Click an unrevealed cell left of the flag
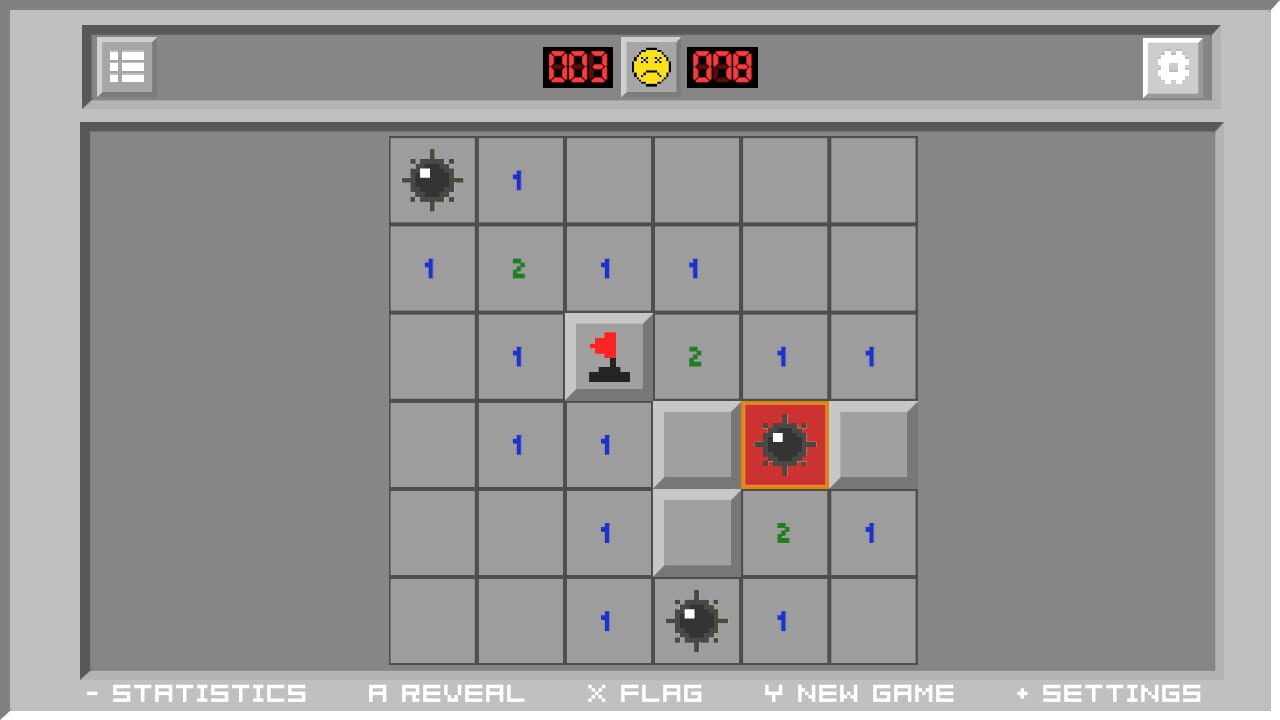This screenshot has width=1280, height=720. [x=431, y=355]
